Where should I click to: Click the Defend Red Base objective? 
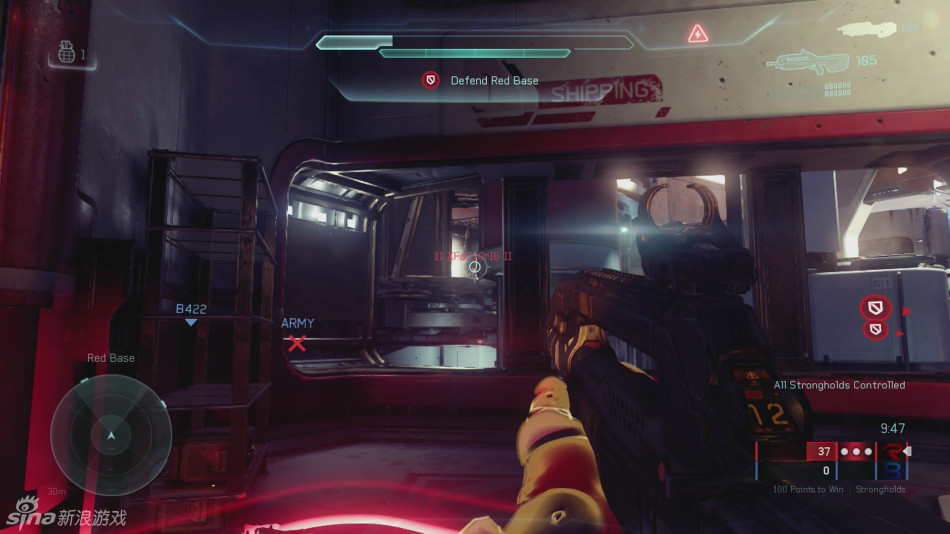pos(482,80)
